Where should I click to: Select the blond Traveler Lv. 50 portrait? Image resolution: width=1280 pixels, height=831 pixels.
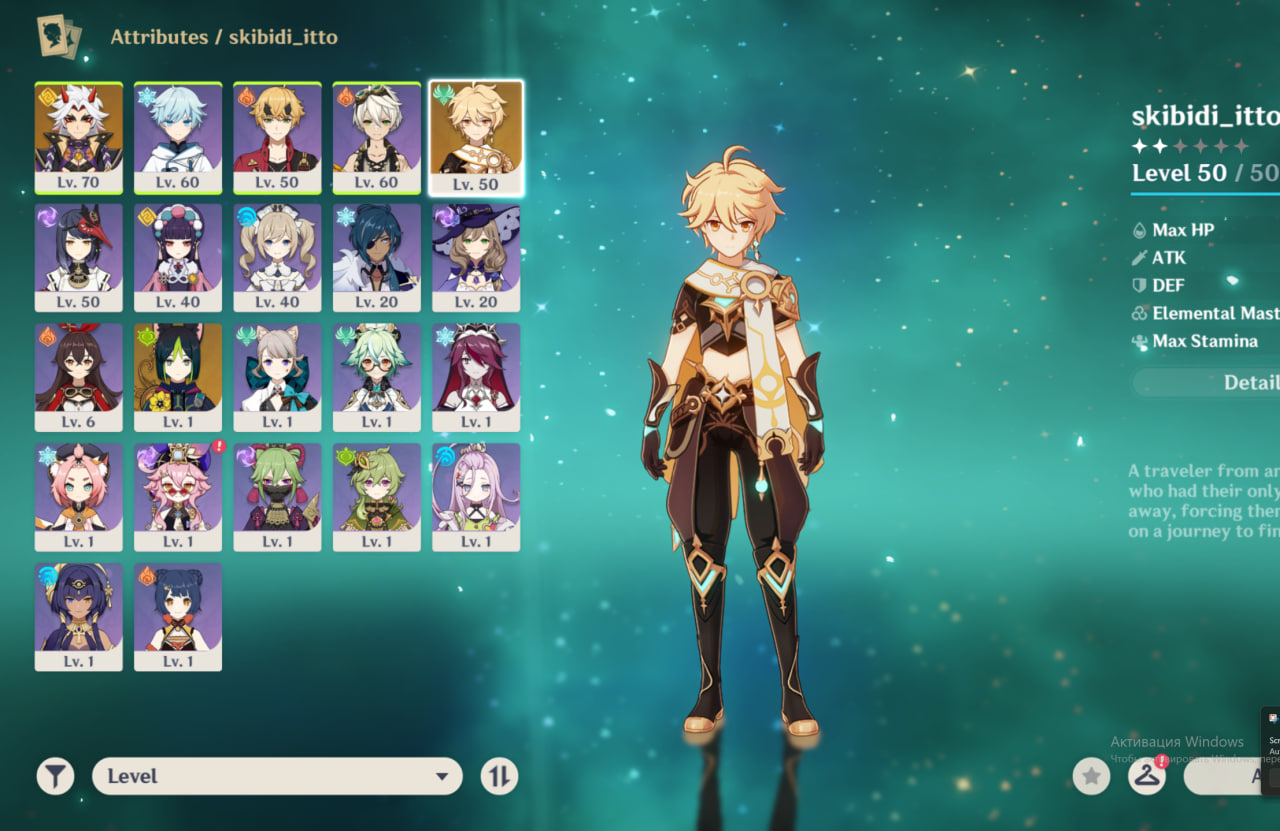click(476, 137)
